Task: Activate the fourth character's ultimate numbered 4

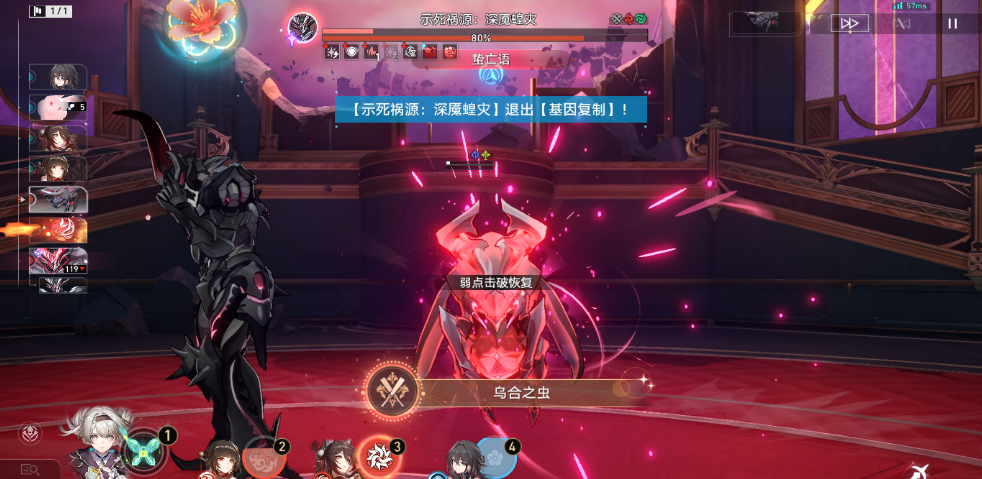Action: point(494,456)
